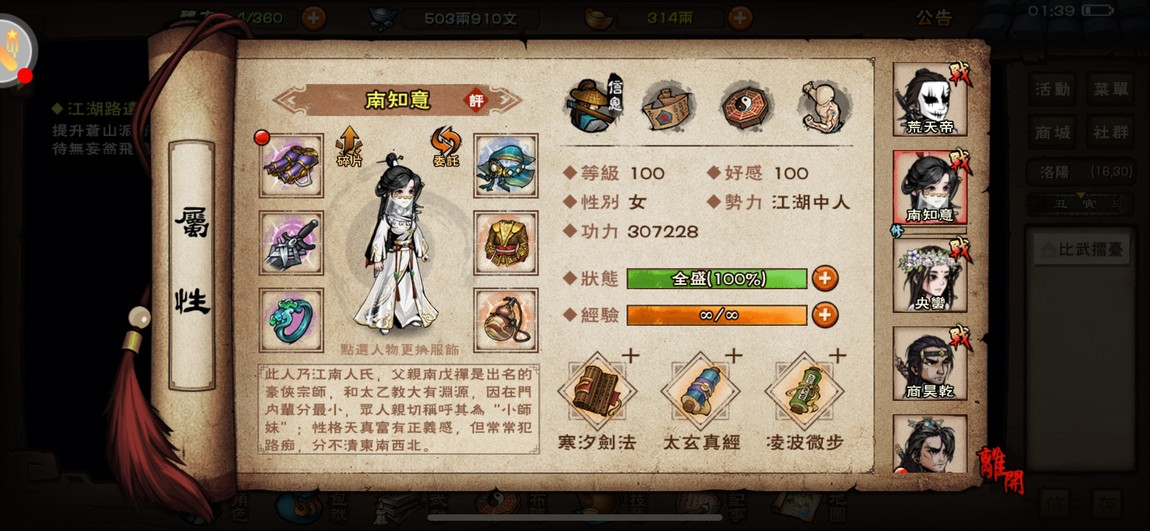This screenshot has width=1150, height=531.
Task: Choose 荒天帝 from the party list
Action: click(x=929, y=100)
